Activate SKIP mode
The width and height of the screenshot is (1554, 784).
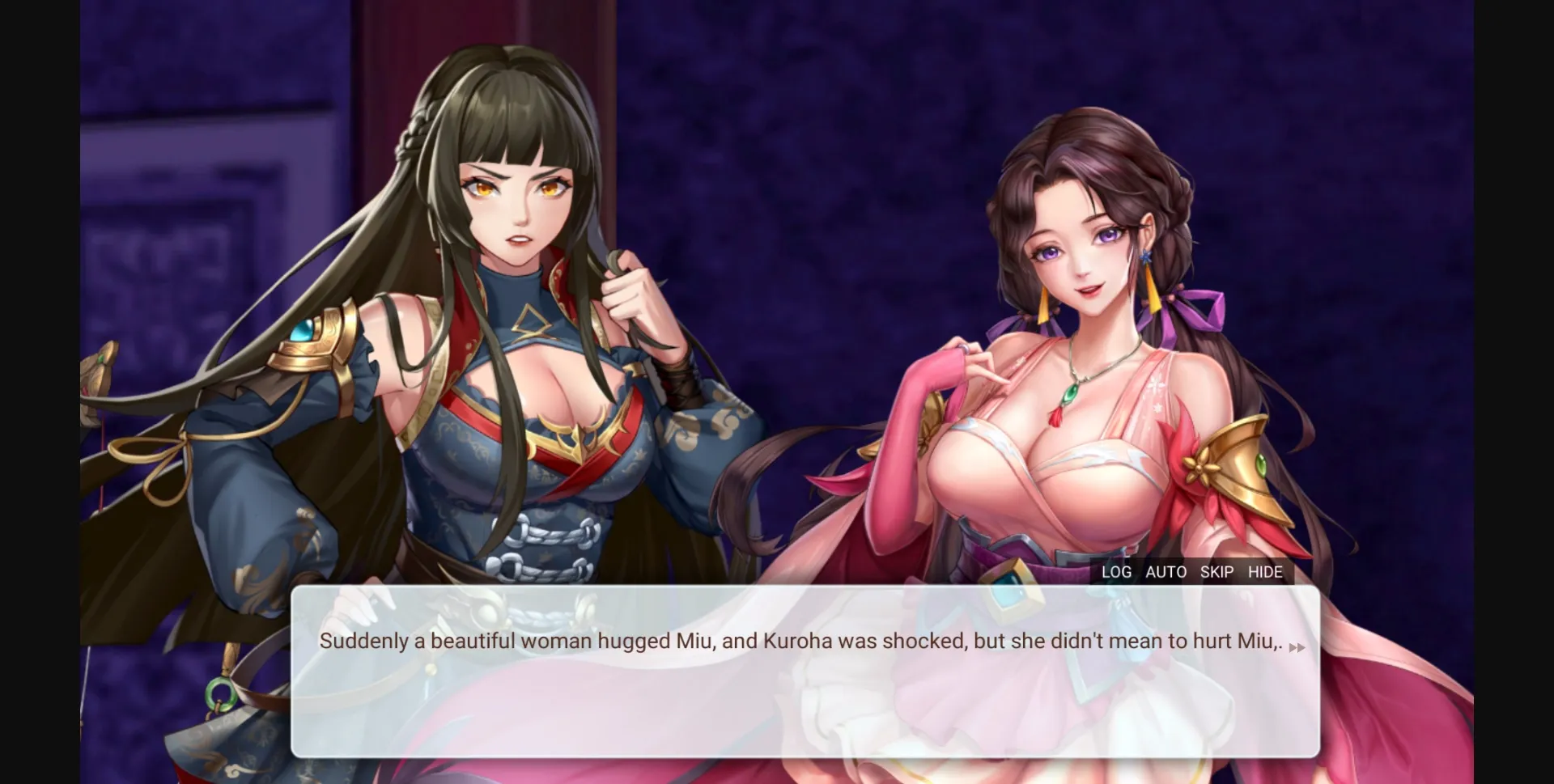click(1216, 572)
